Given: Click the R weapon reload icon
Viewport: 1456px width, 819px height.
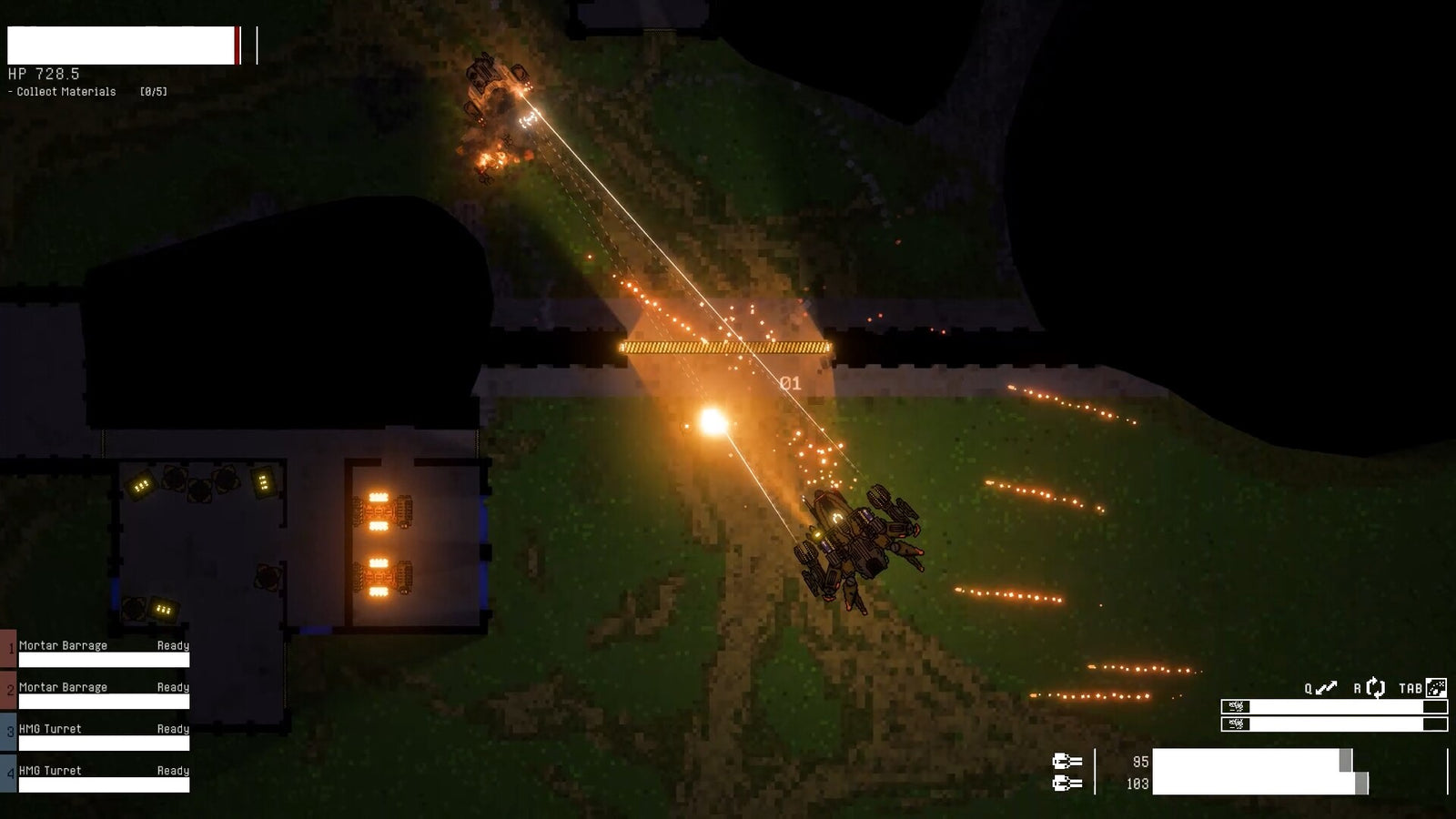Looking at the screenshot, I should coord(1374,688).
